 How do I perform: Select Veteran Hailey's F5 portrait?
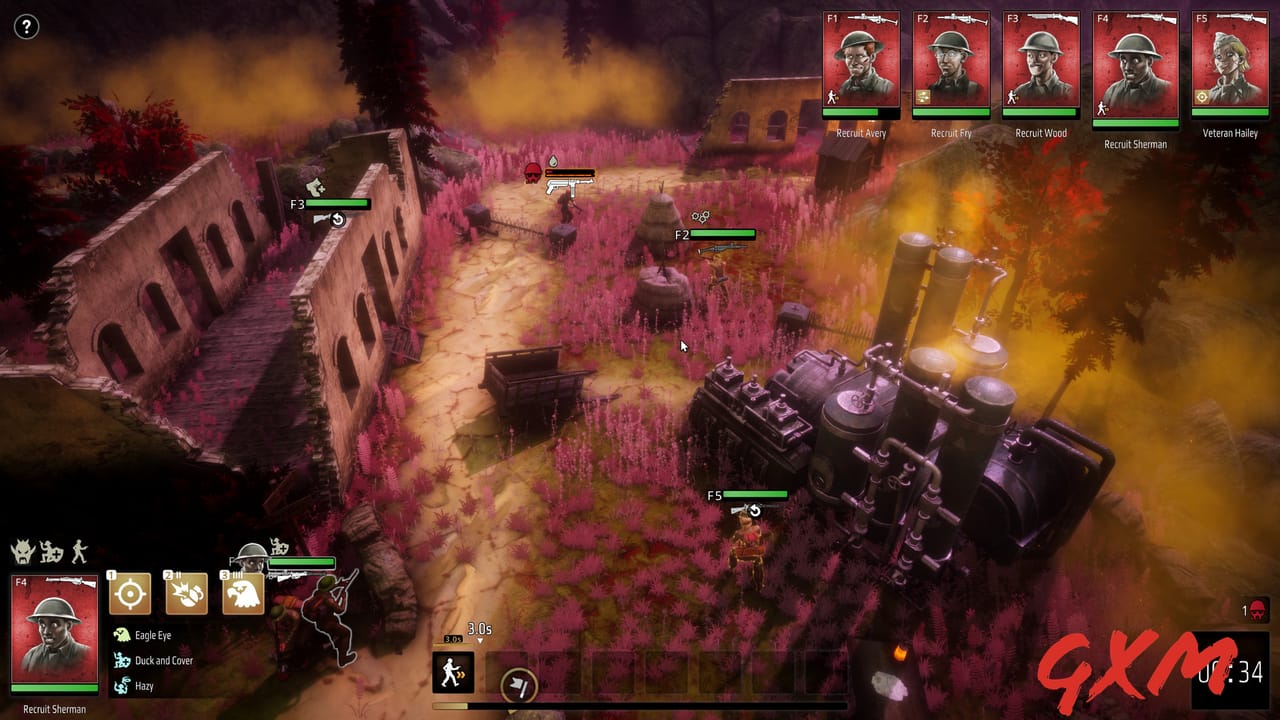point(1231,62)
